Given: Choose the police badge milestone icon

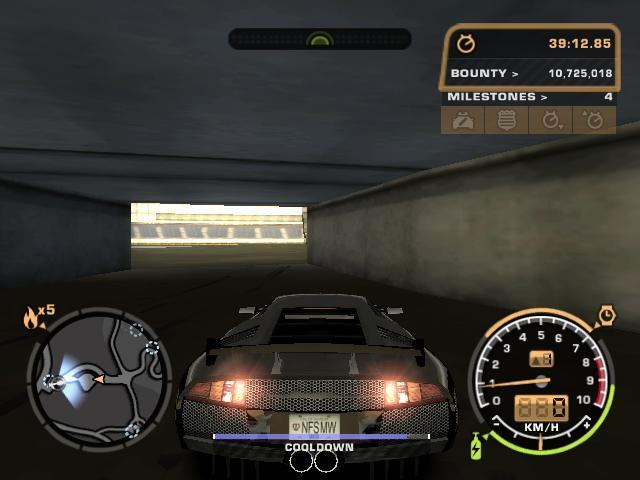Looking at the screenshot, I should pos(505,120).
